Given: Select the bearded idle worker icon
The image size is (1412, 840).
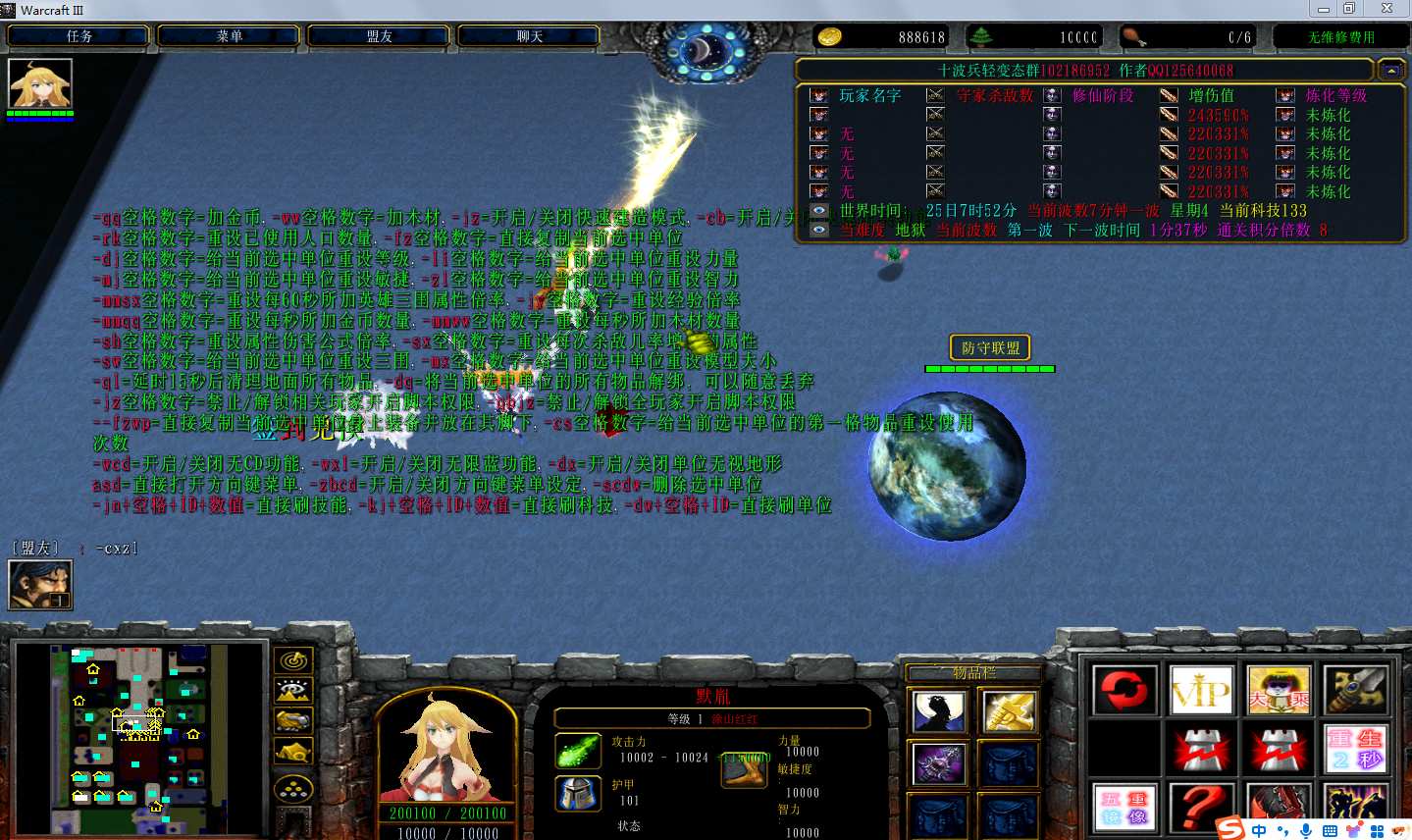Looking at the screenshot, I should (40, 585).
